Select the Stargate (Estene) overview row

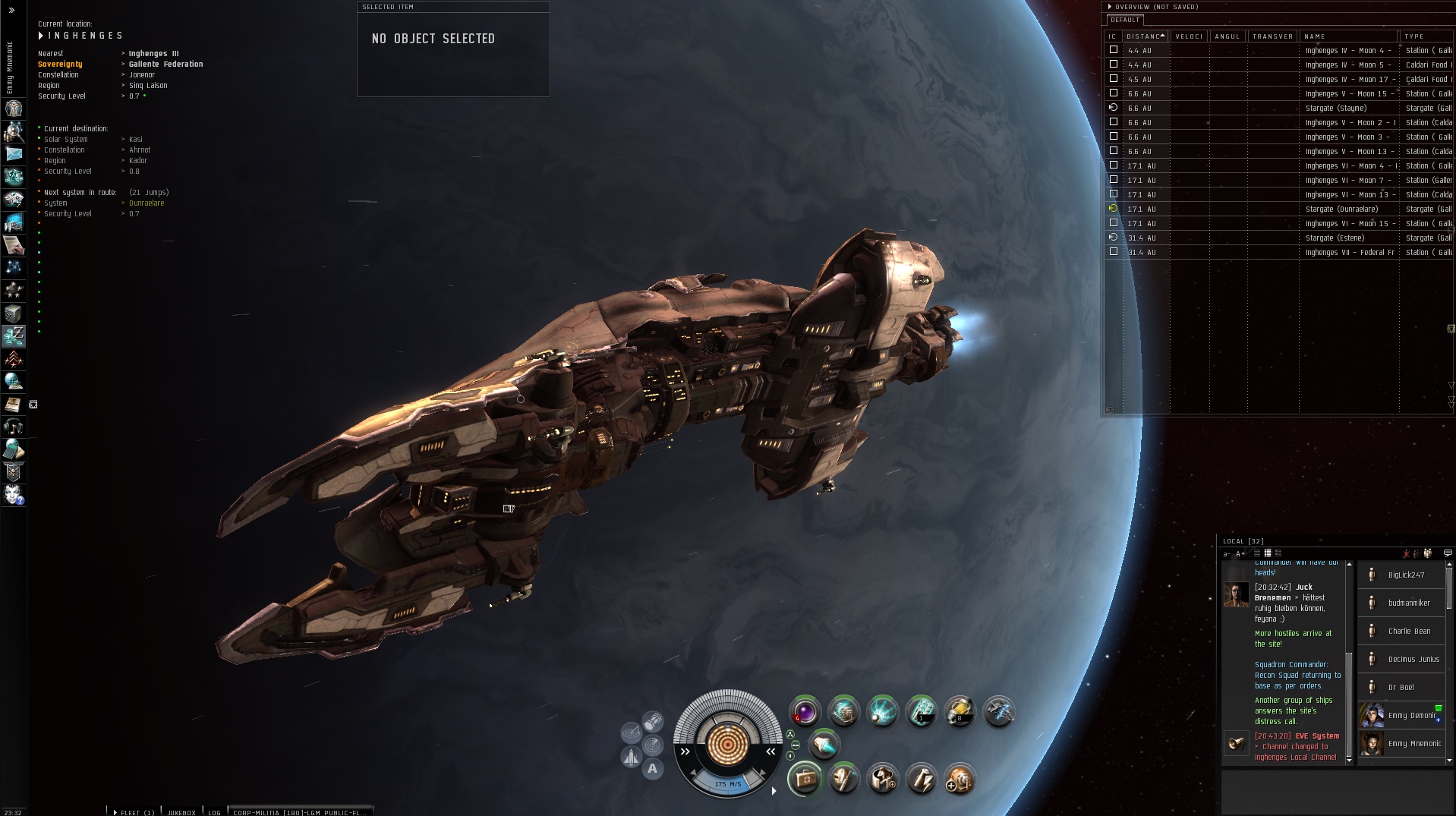(1335, 238)
